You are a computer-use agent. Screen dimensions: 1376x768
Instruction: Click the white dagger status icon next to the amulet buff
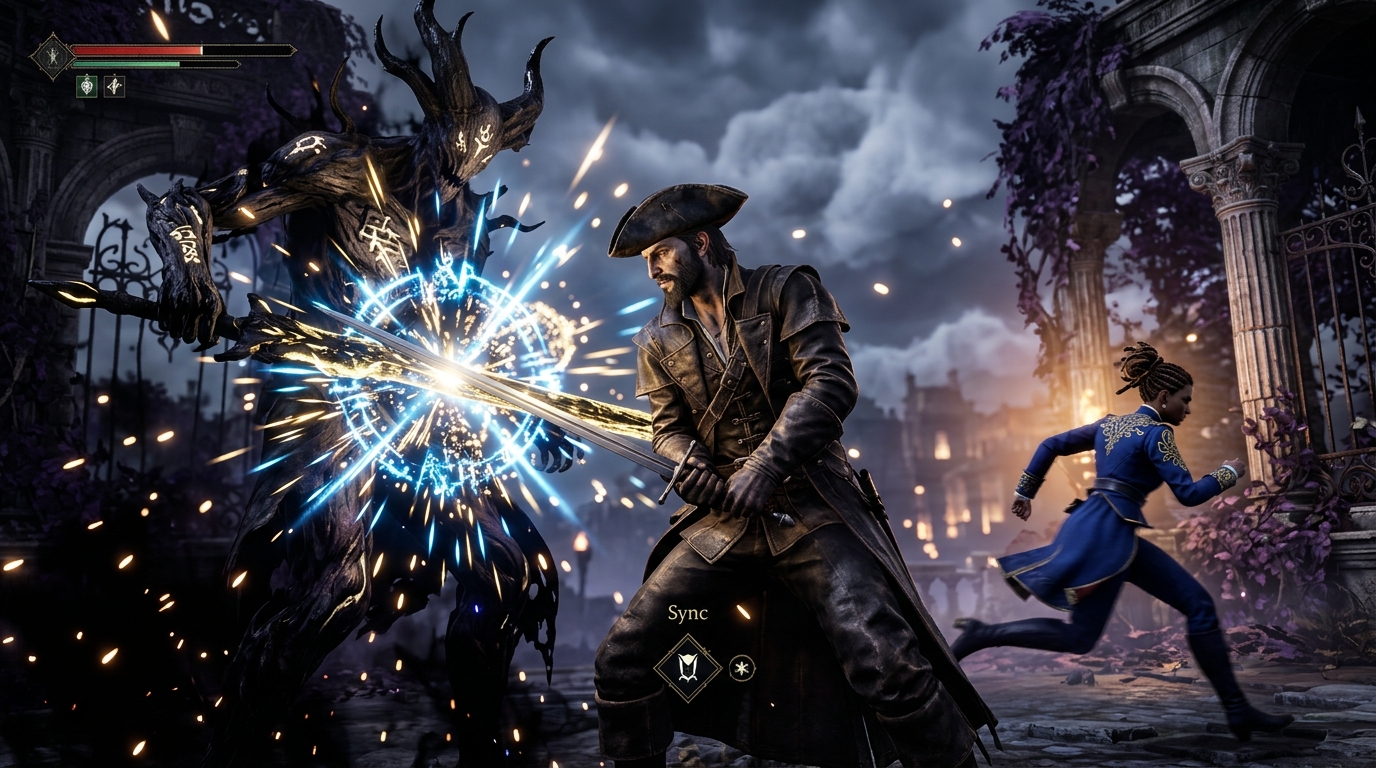coord(114,86)
